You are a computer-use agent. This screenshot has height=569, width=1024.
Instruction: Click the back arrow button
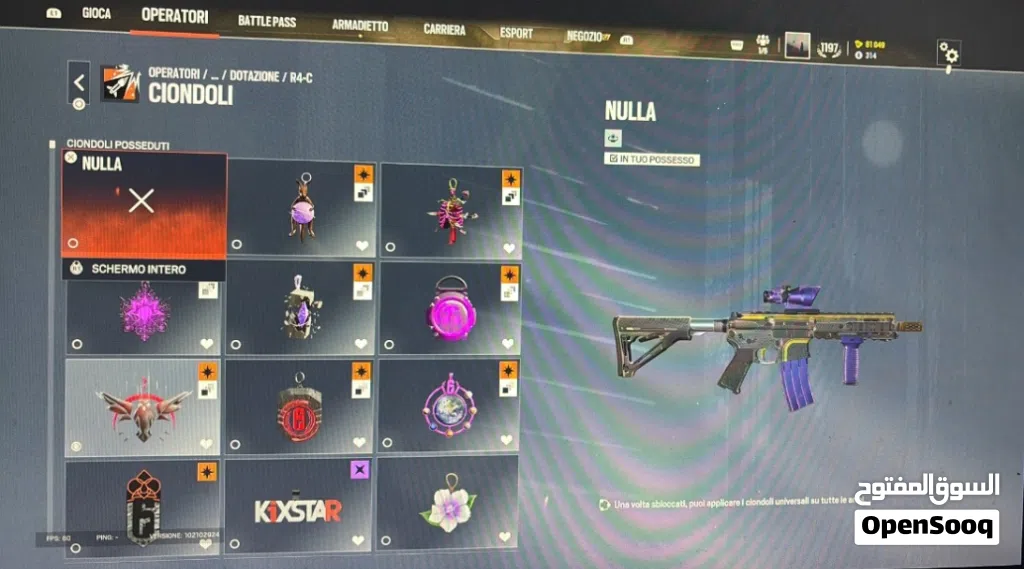(80, 83)
